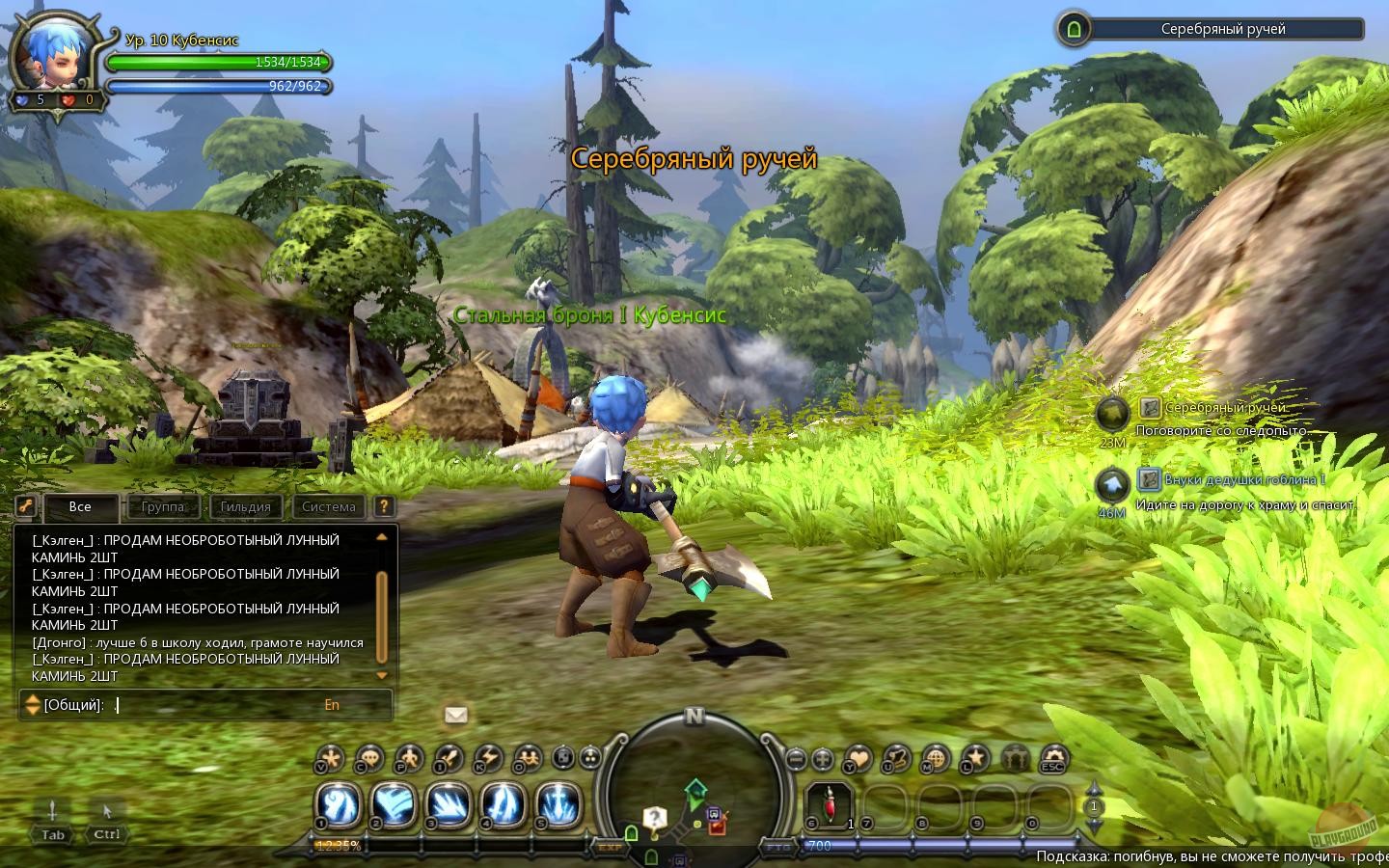1389x868 pixels.
Task: Open the Система chat tab
Action: pyautogui.click(x=329, y=506)
